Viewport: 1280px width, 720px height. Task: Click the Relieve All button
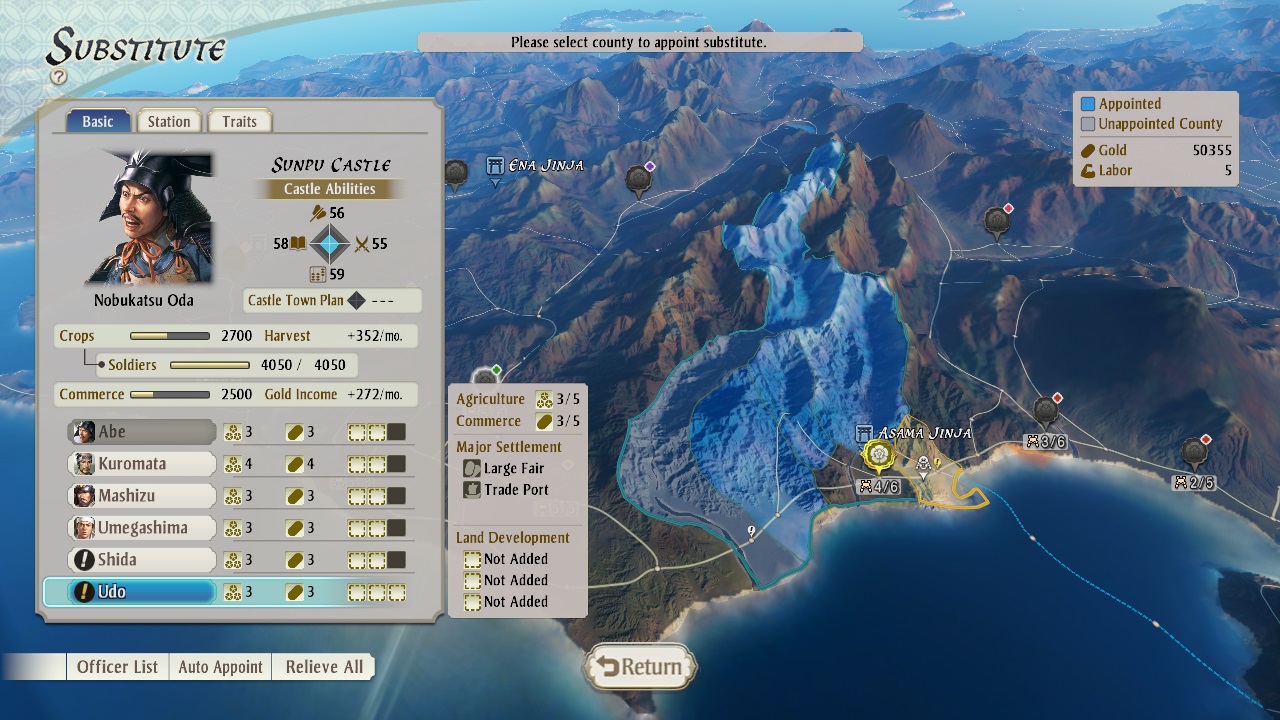322,666
